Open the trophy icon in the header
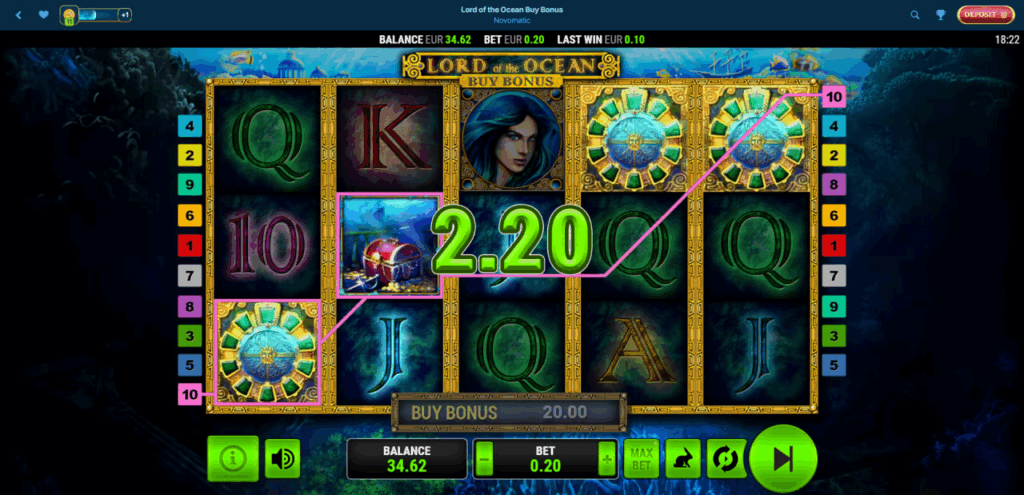 point(941,15)
